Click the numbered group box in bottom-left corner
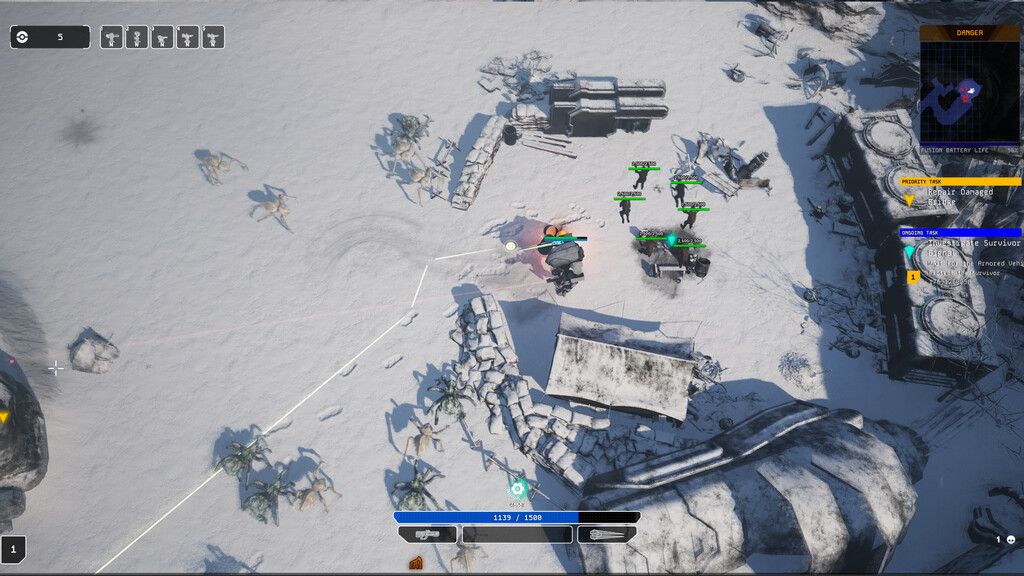This screenshot has width=1024, height=576. [x=14, y=548]
